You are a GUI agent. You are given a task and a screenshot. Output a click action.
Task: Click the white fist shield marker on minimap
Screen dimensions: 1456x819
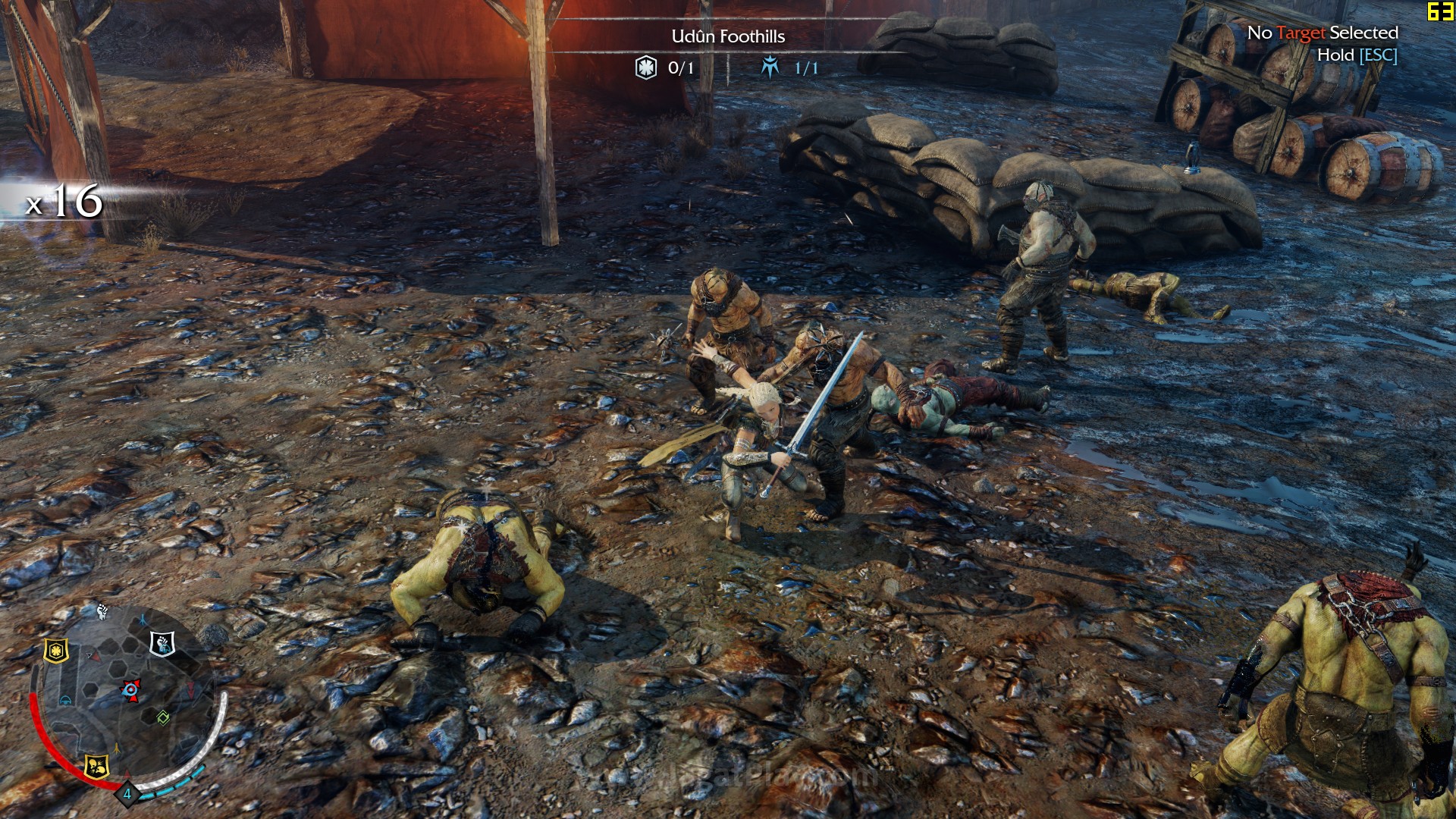click(x=162, y=644)
